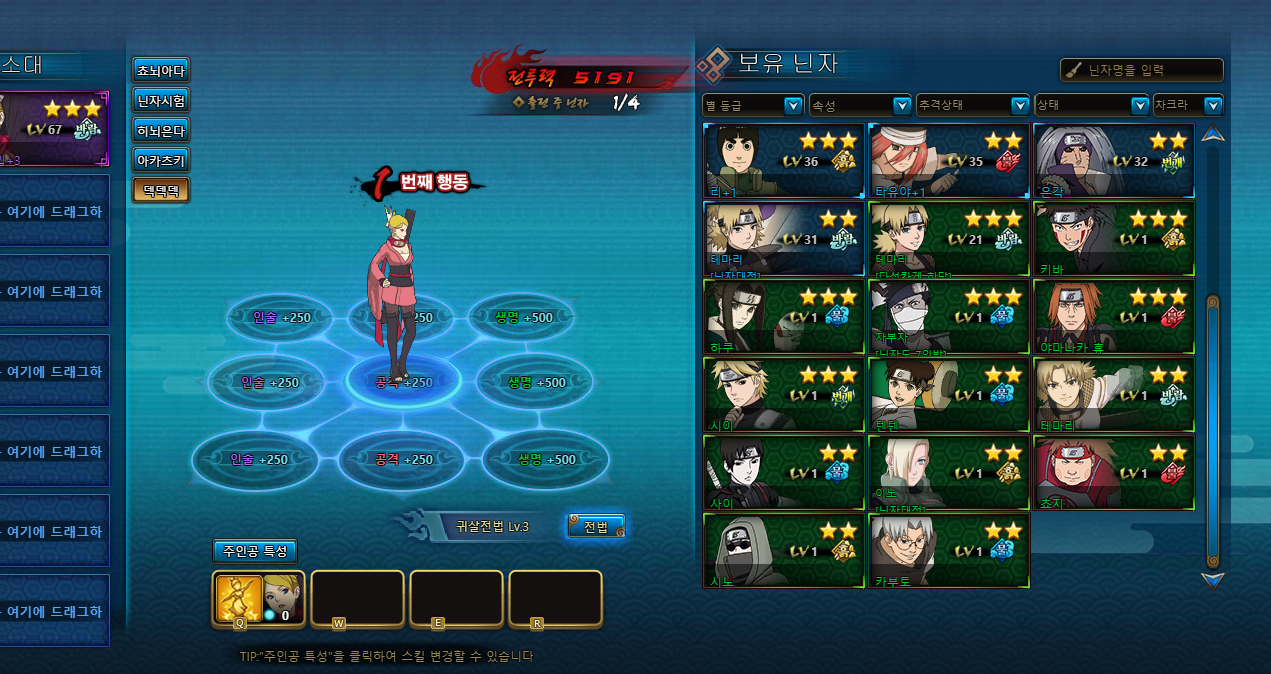Click the ninja list scroll-down arrow

click(1213, 579)
